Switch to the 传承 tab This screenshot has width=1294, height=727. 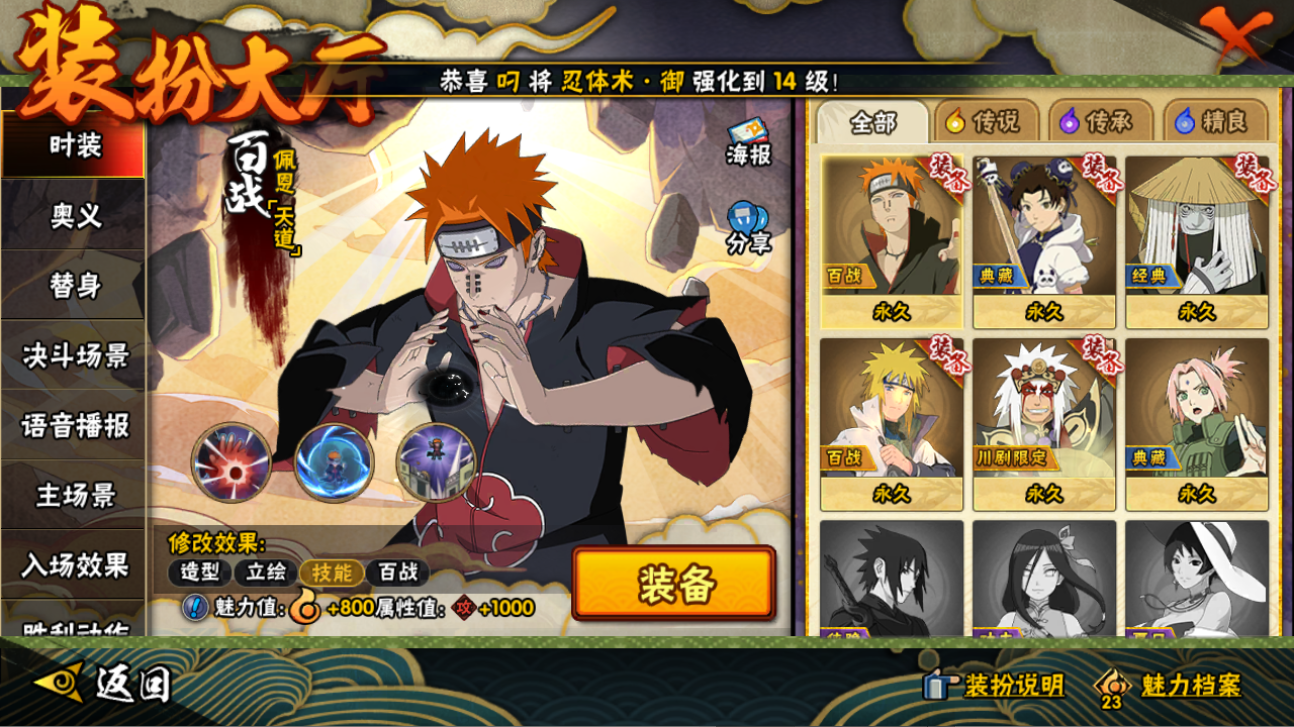coord(1098,122)
